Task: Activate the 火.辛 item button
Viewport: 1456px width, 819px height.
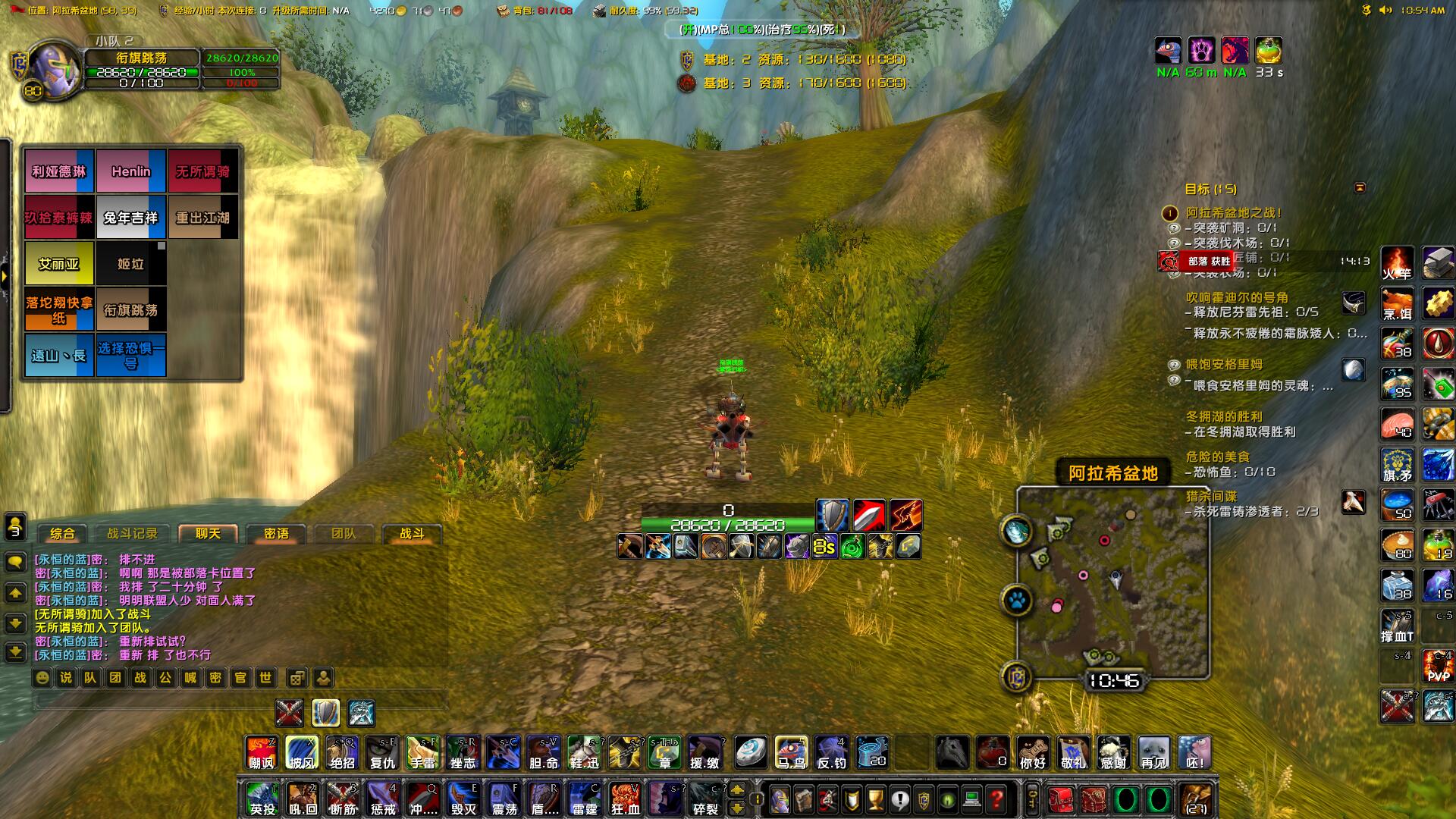Action: (x=1397, y=263)
